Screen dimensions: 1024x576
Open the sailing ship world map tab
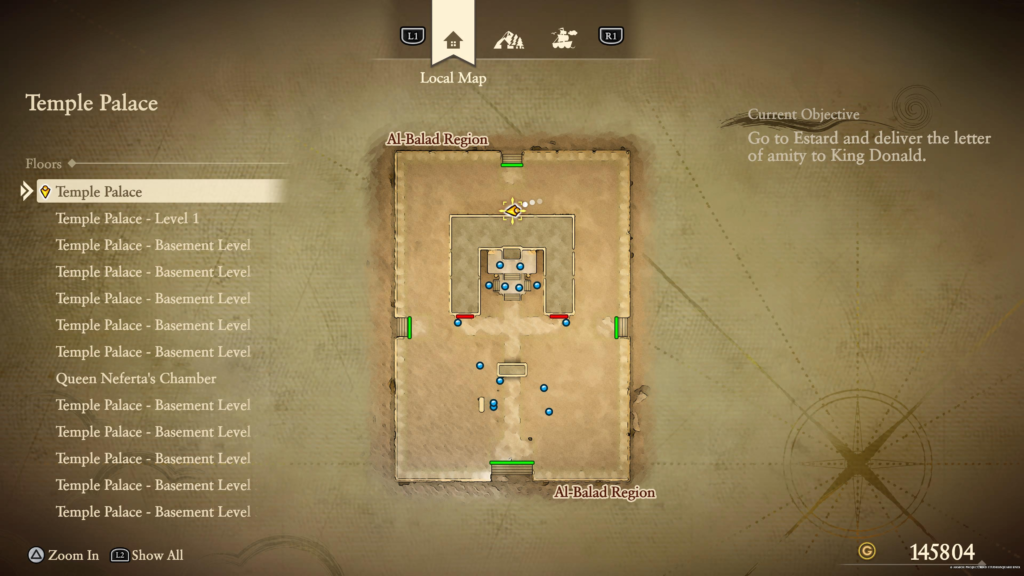click(x=565, y=39)
